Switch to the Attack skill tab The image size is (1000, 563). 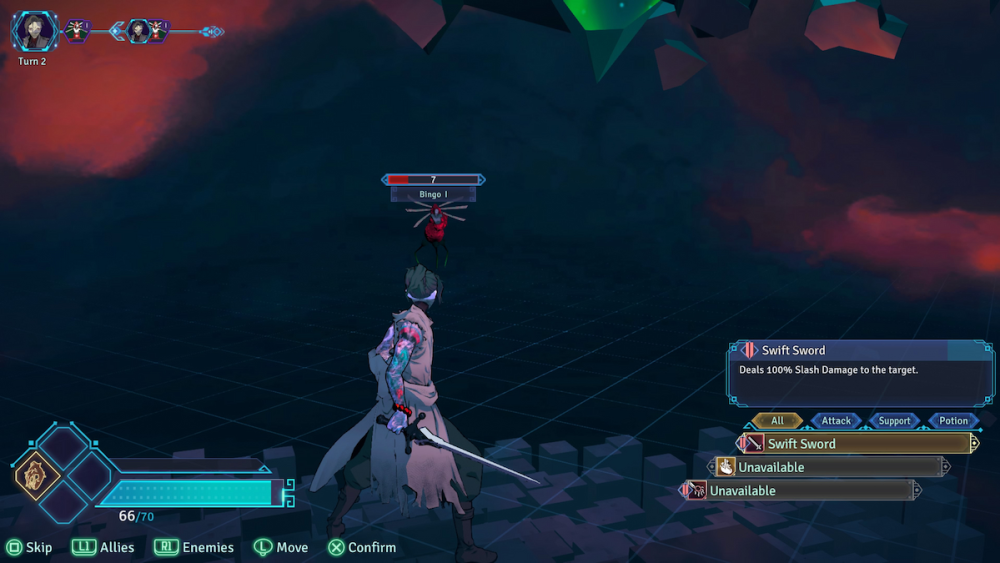coord(836,421)
